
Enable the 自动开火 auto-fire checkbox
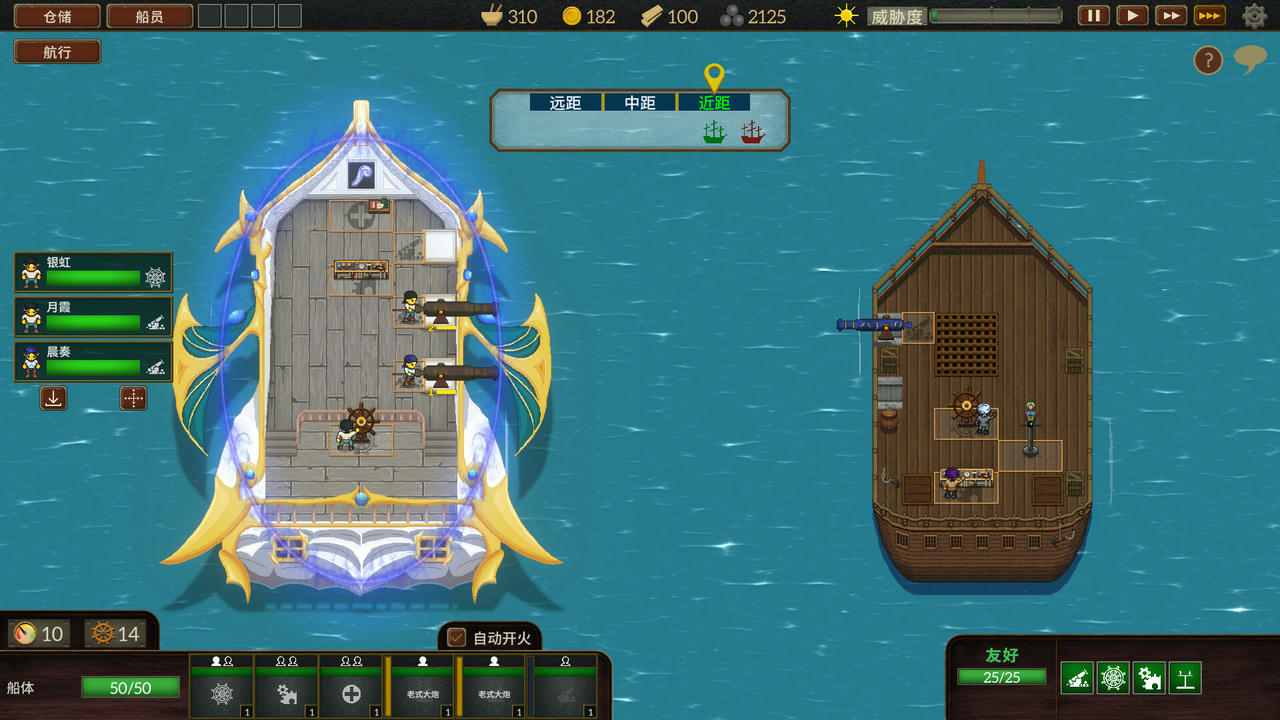point(456,637)
